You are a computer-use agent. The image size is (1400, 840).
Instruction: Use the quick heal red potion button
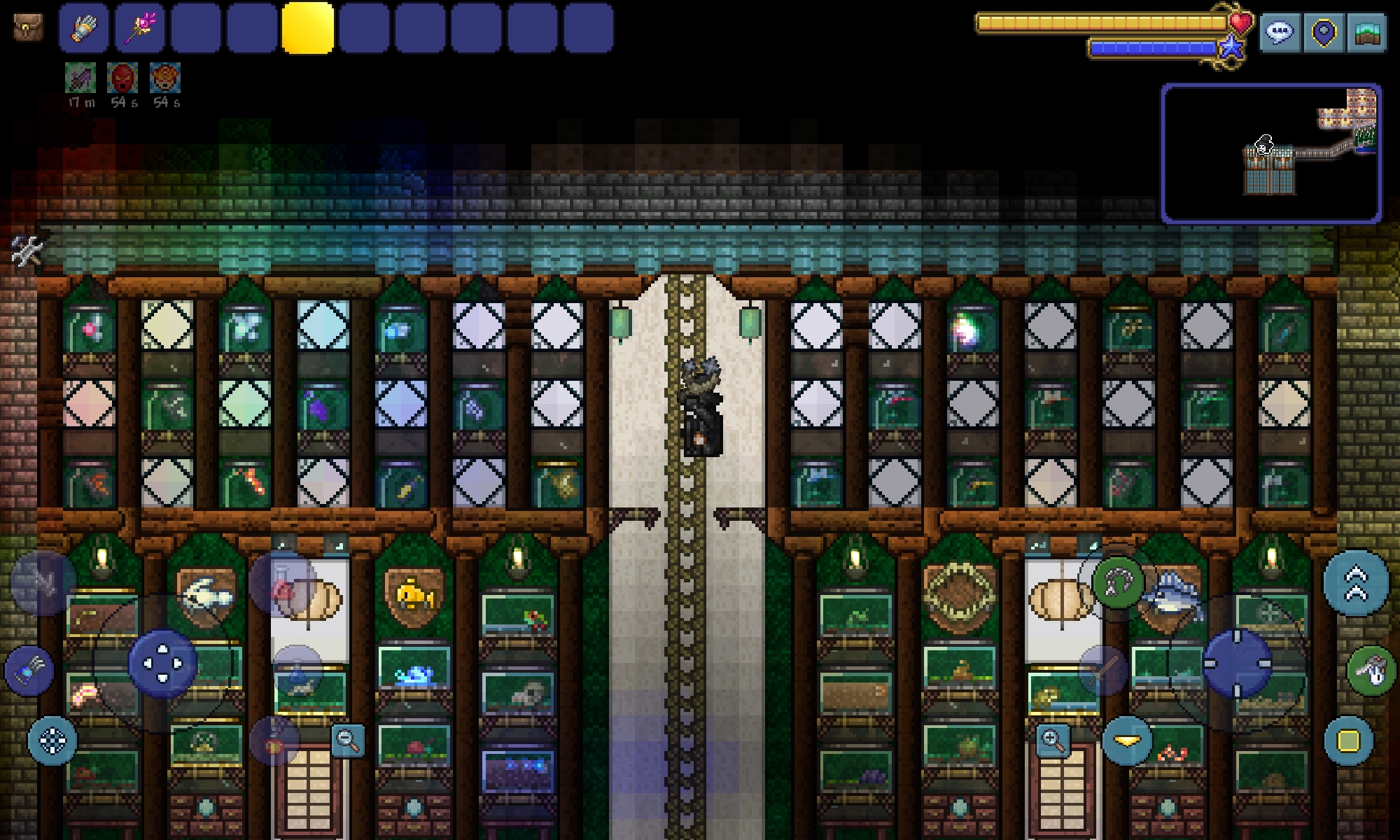click(282, 587)
